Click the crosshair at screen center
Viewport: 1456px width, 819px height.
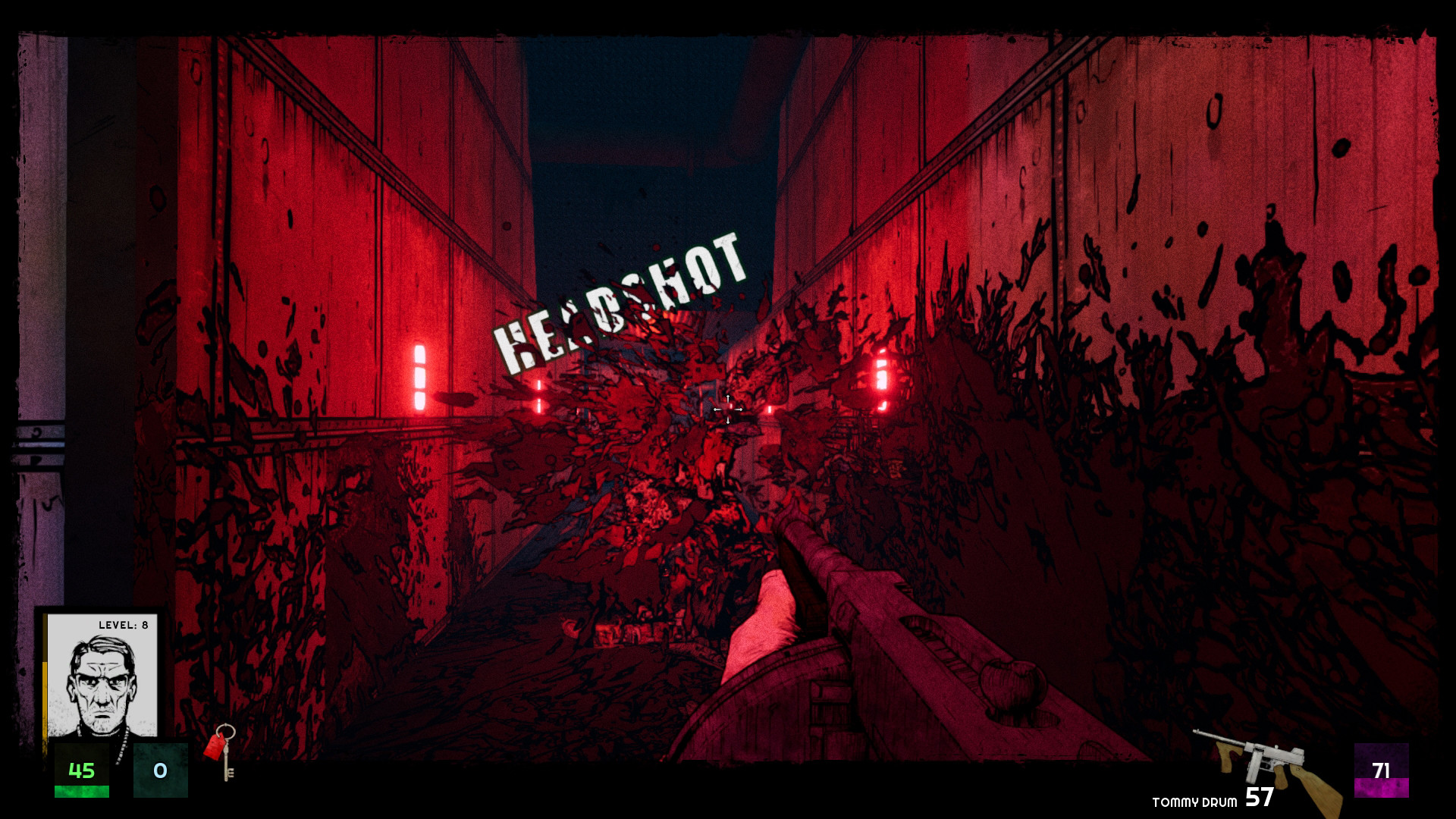(x=729, y=409)
